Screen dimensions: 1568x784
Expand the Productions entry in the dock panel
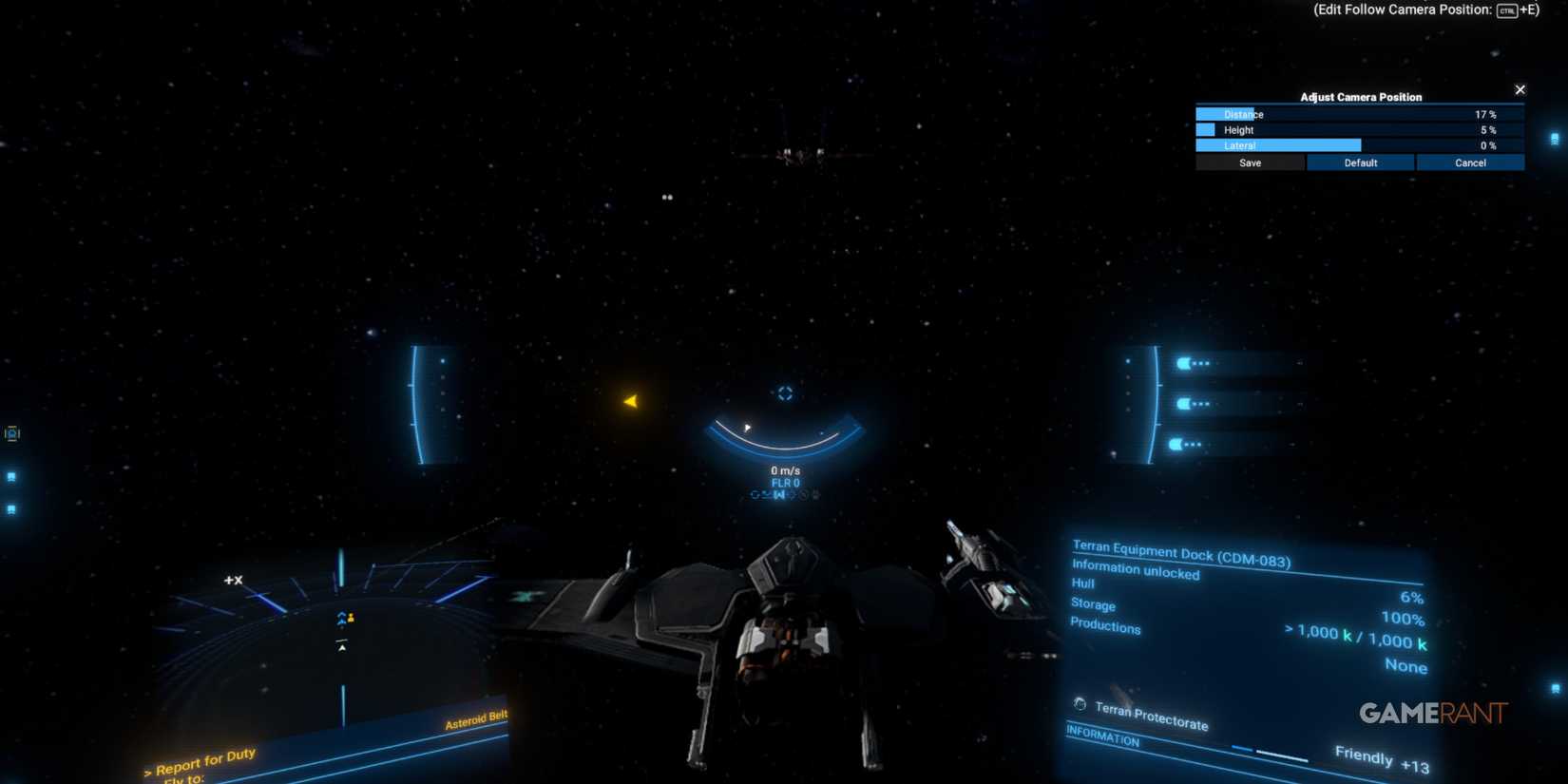click(x=1105, y=627)
